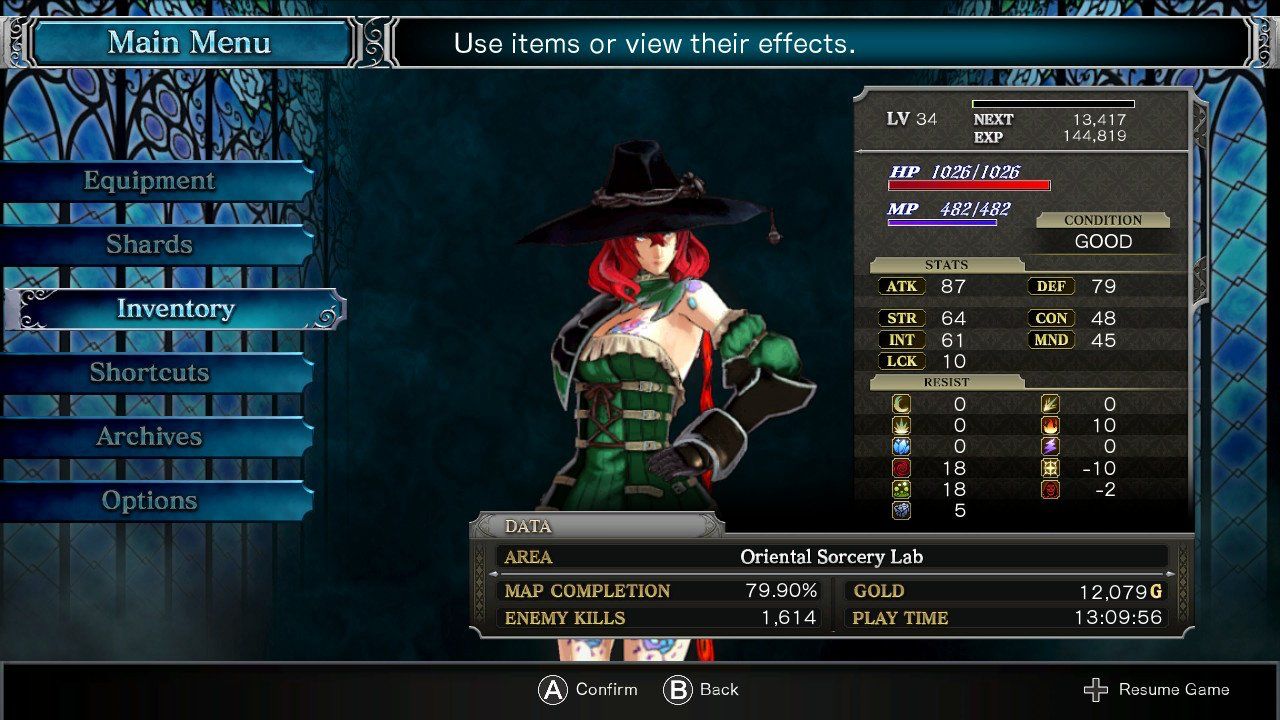Select the green poison resistance icon
The image size is (1280, 720).
pyautogui.click(x=901, y=489)
